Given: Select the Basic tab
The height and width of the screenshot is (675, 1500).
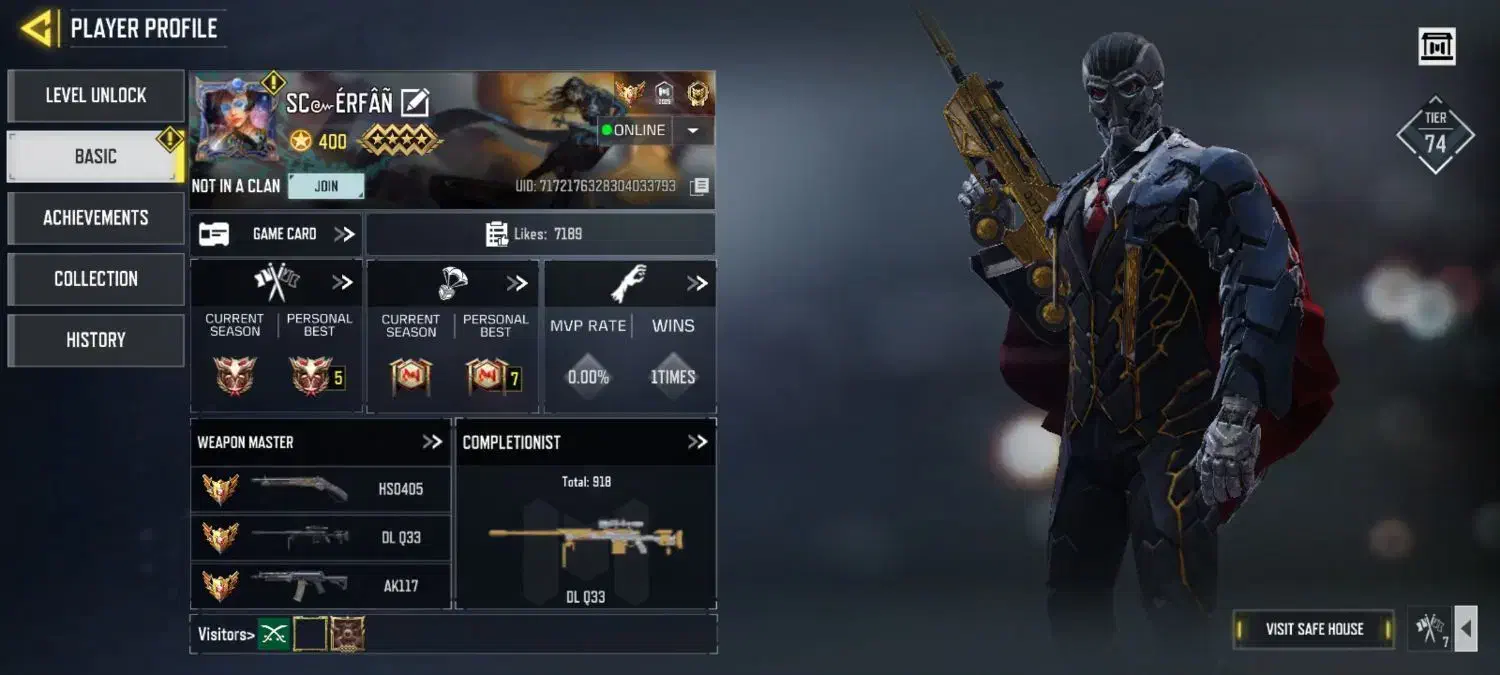Looking at the screenshot, I should (96, 157).
